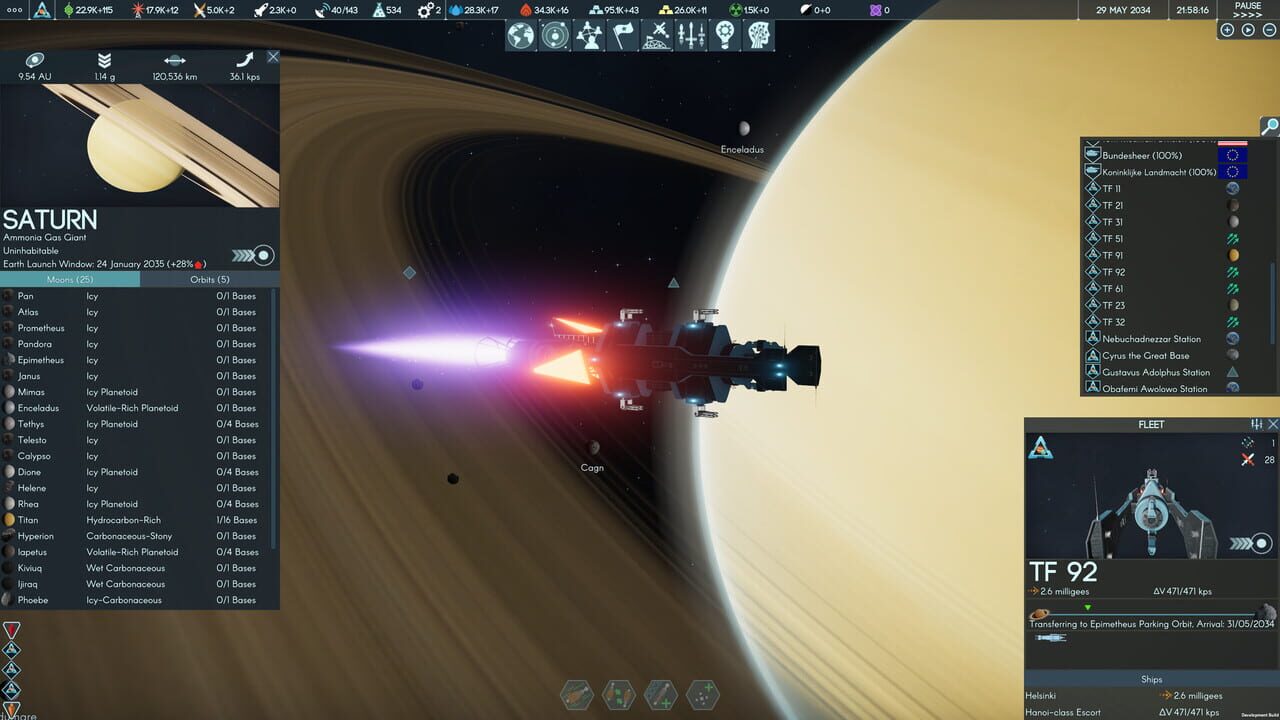Switch to the solar system map icon
Image resolution: width=1280 pixels, height=720 pixels.
pos(555,36)
